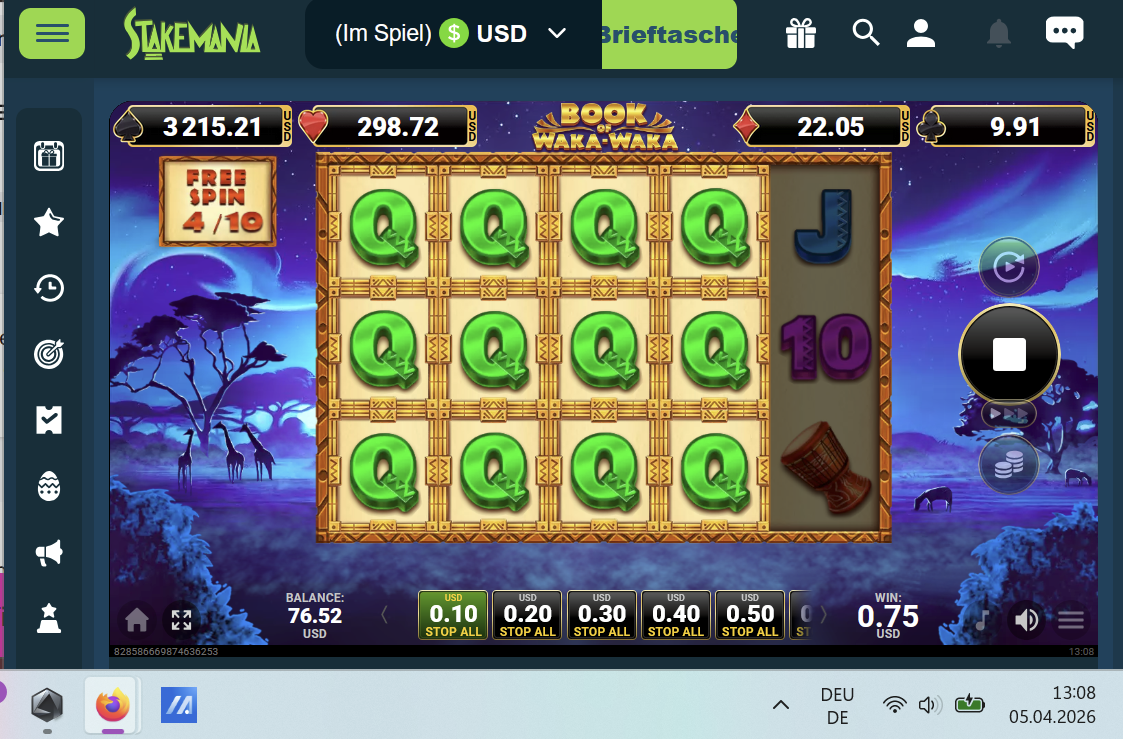
Task: Go to the game home screen
Action: tap(137, 620)
